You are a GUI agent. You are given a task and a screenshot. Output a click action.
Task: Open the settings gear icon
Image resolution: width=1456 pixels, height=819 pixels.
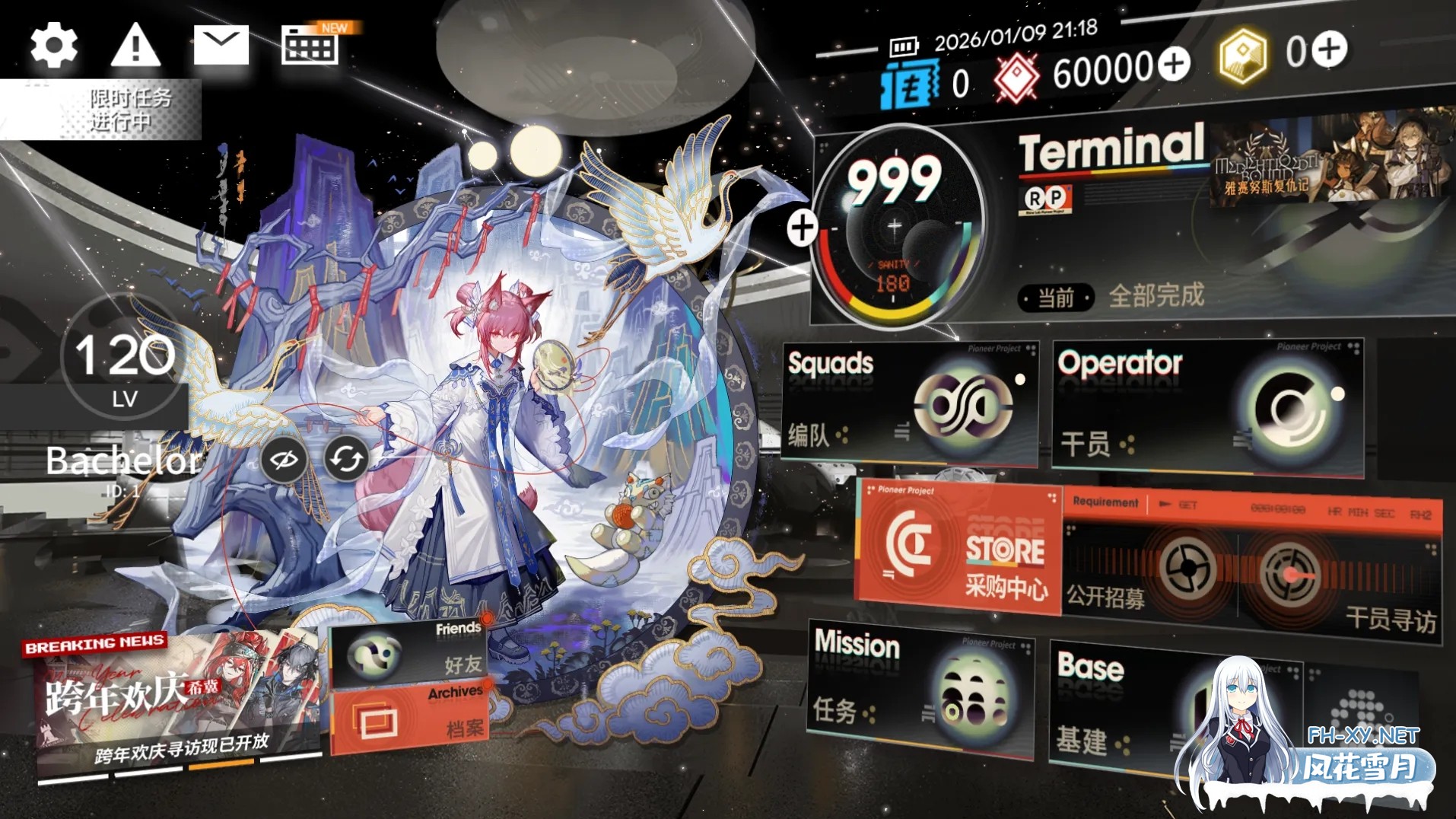coord(53,43)
